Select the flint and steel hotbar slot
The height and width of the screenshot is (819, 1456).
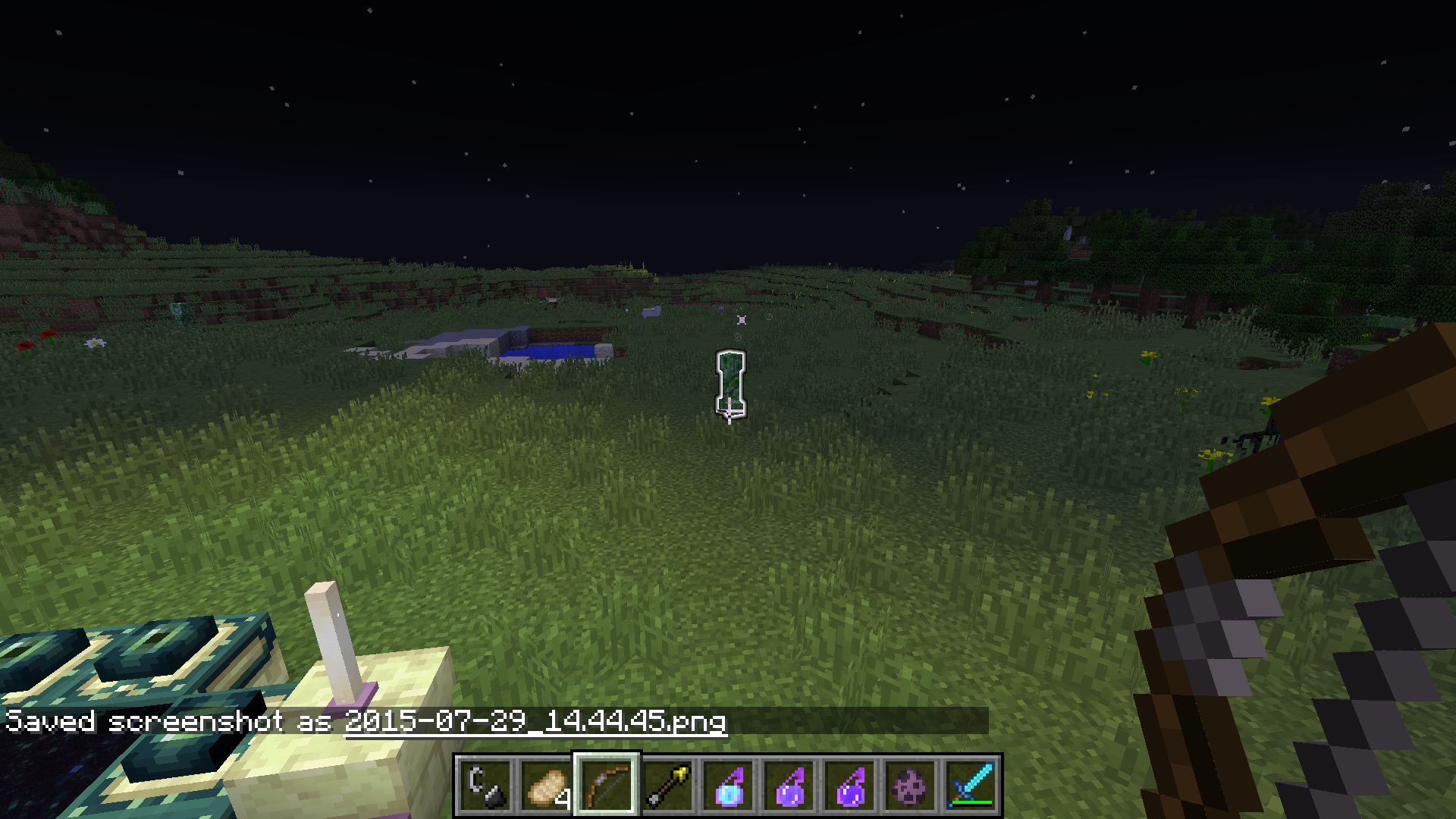(x=485, y=786)
